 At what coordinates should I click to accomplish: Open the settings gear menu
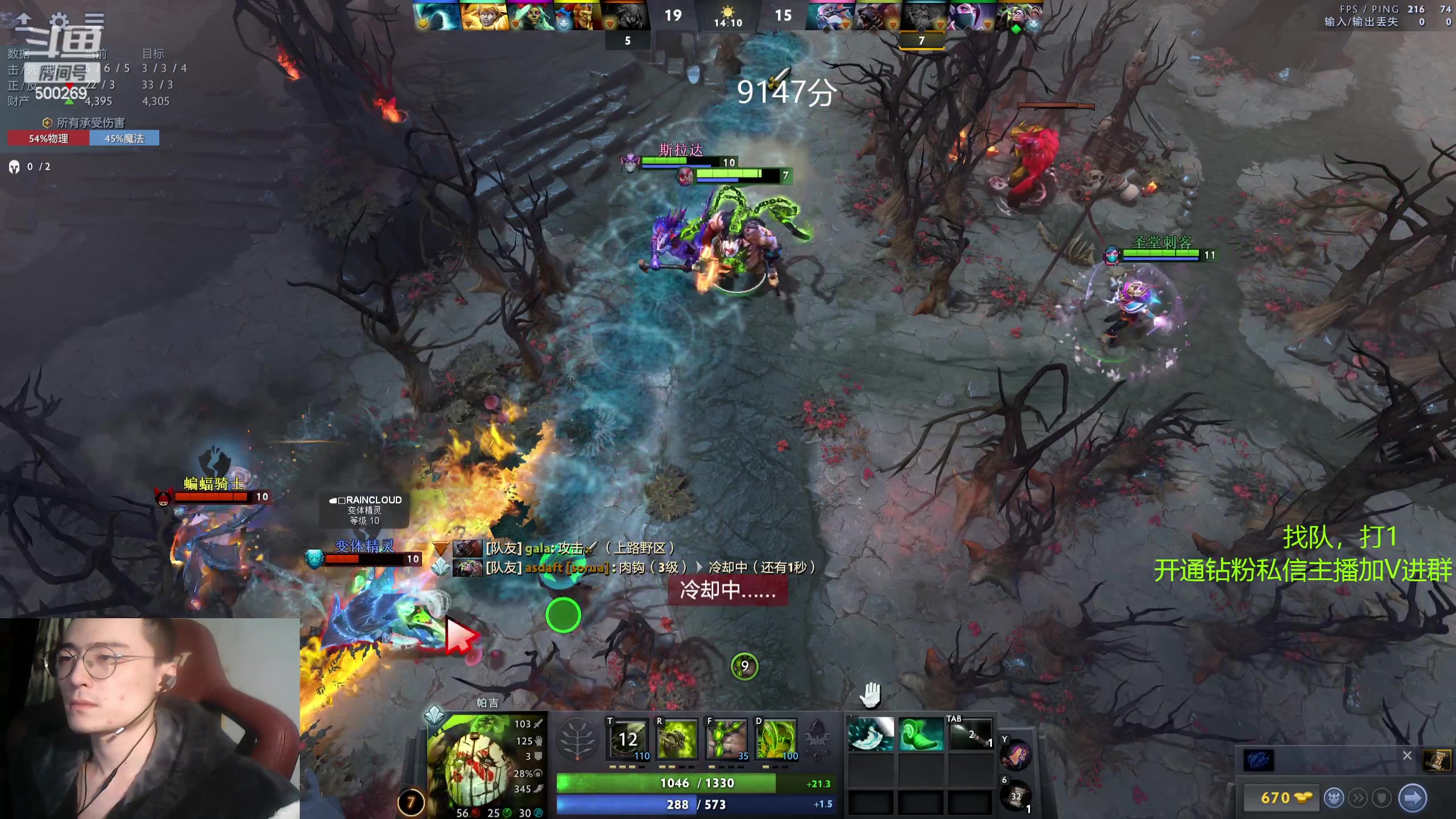(x=59, y=22)
